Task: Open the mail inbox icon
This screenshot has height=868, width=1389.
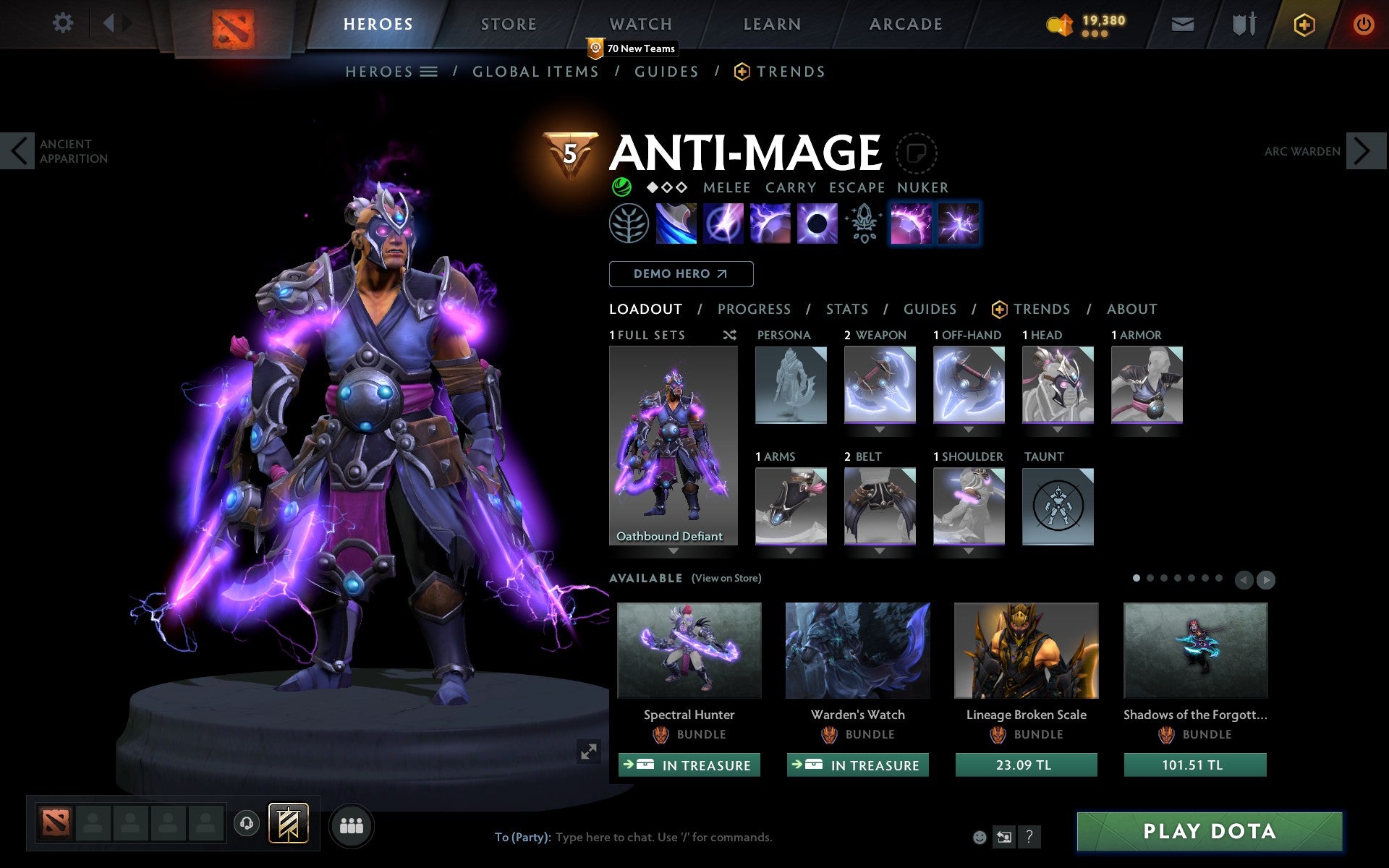Action: 1181,23
